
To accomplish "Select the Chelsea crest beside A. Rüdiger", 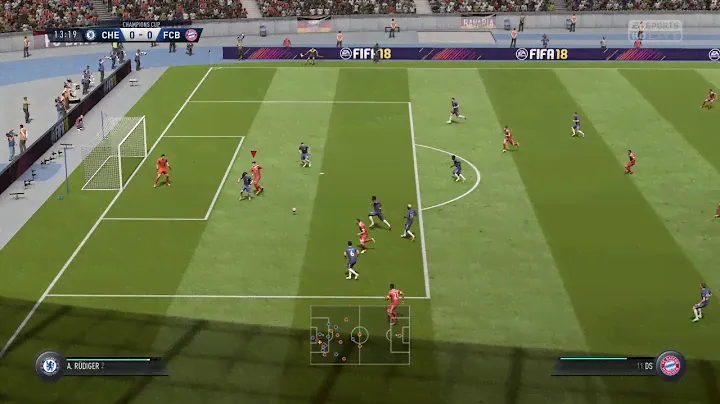I will coord(48,365).
